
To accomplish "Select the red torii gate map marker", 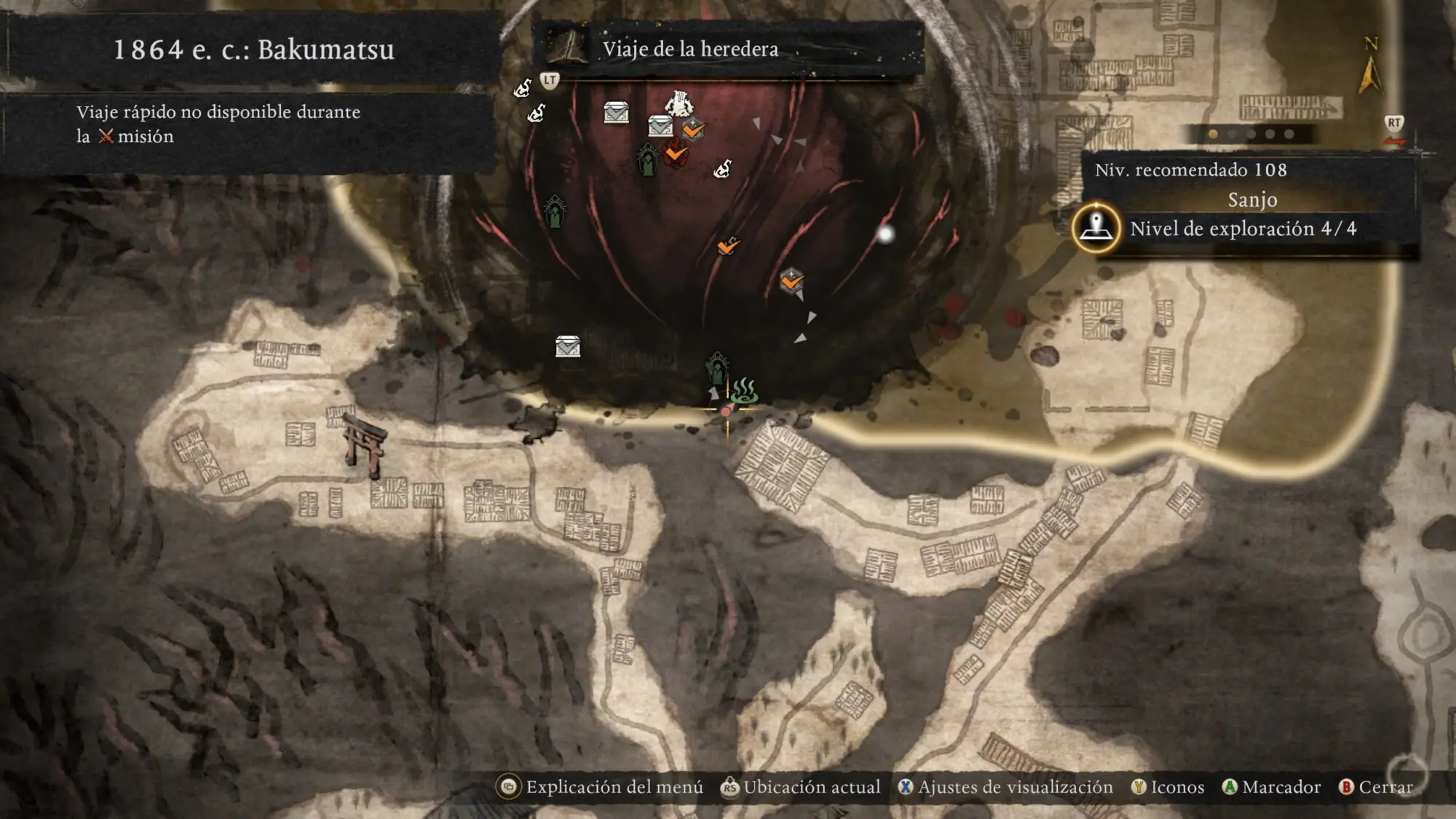I will click(365, 446).
